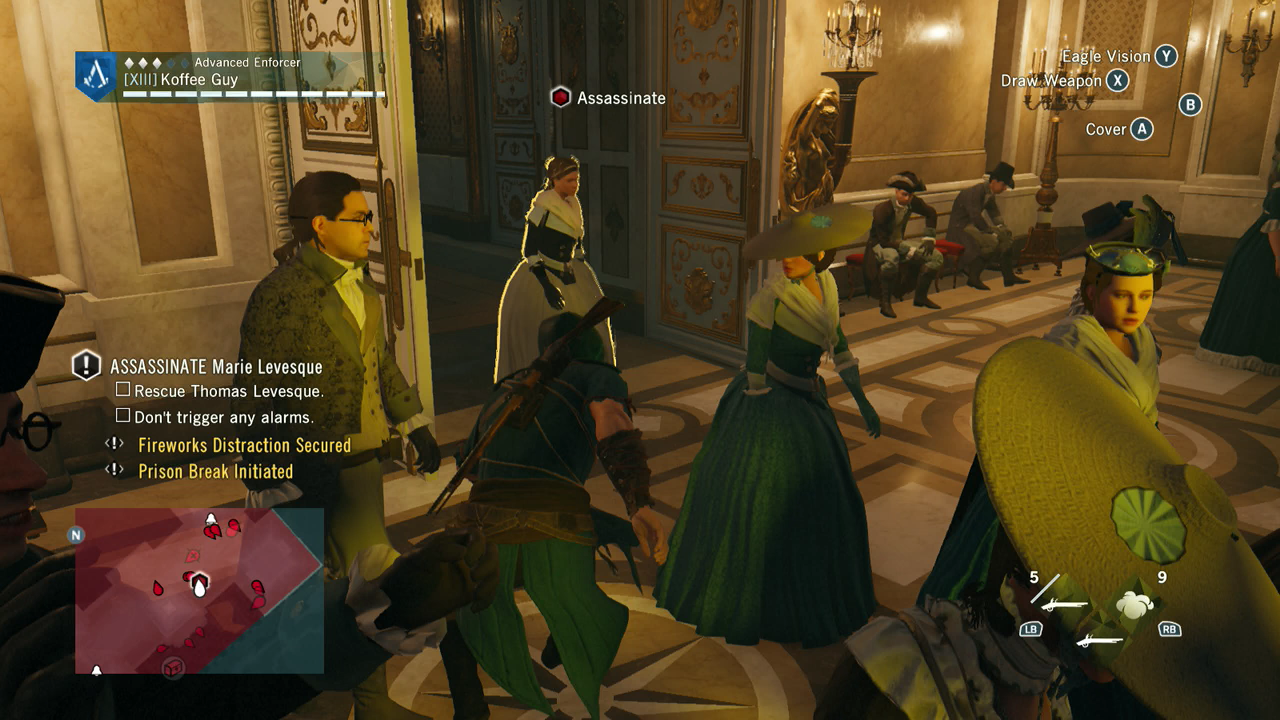
Task: Tick the Don't trigger any alarms checkbox
Action: (x=123, y=416)
